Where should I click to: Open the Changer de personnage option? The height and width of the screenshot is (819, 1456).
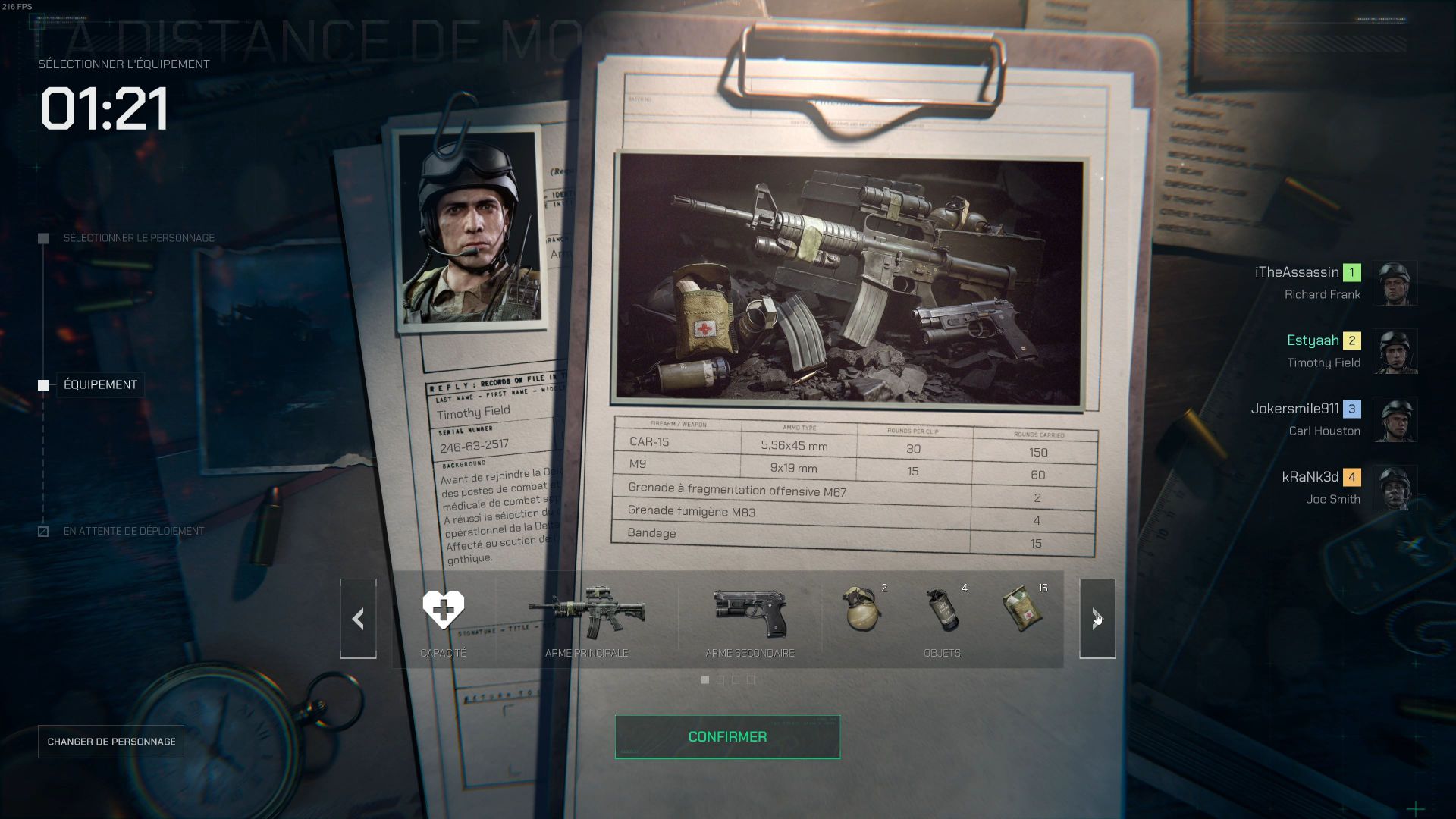pyautogui.click(x=111, y=742)
